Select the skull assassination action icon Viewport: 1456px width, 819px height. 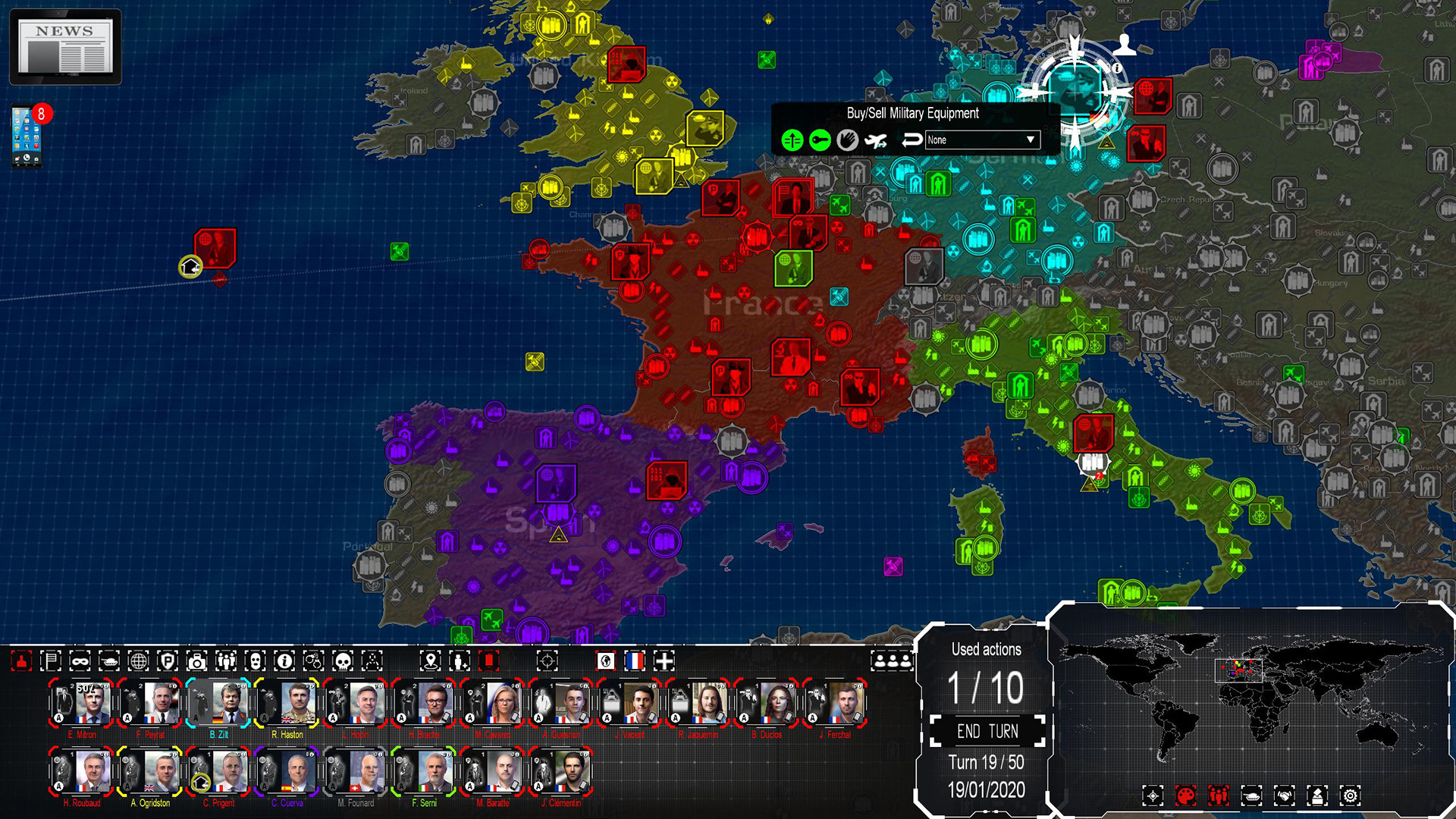[x=341, y=661]
